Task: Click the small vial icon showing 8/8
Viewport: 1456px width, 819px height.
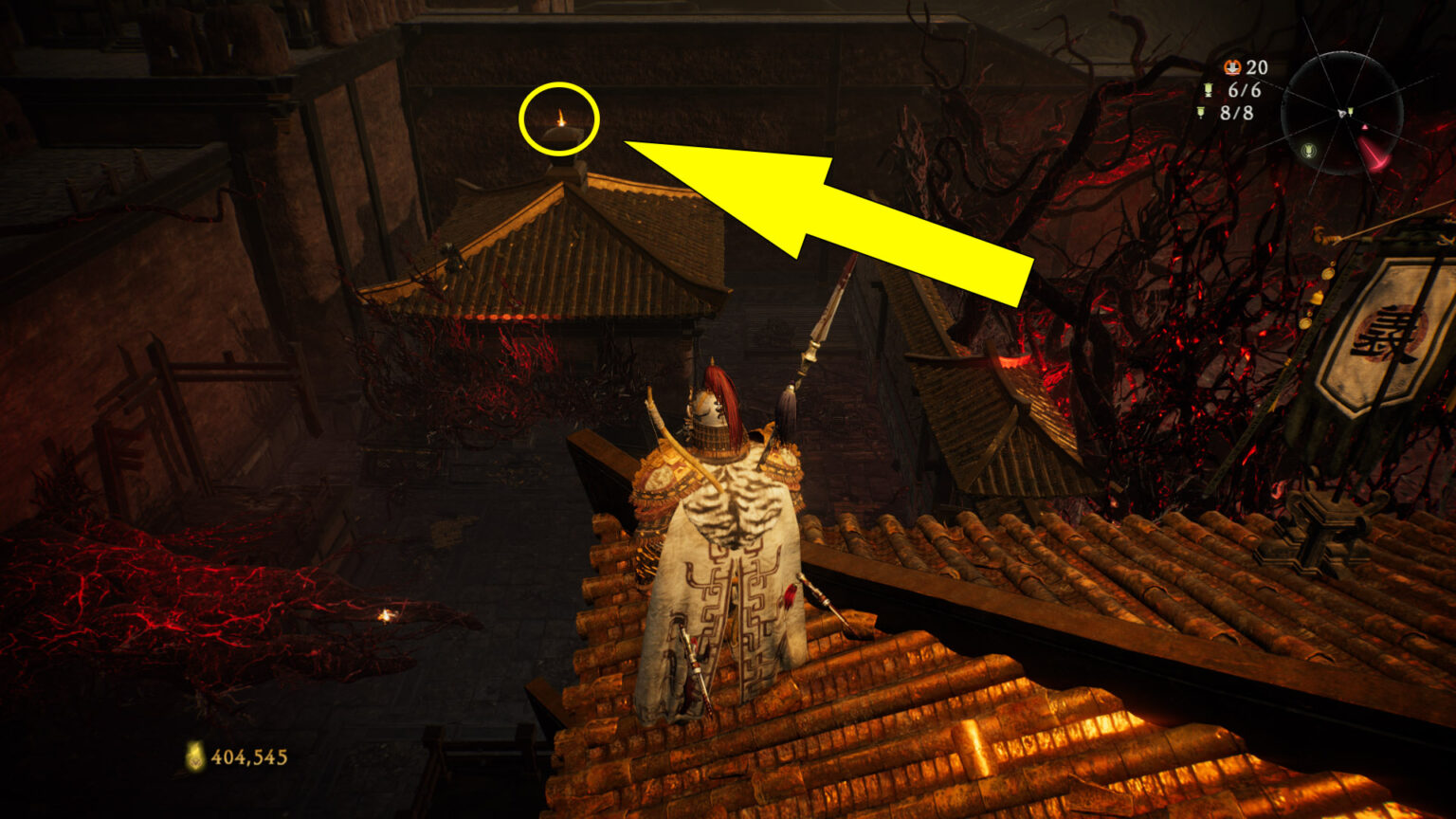Action: [x=1202, y=112]
